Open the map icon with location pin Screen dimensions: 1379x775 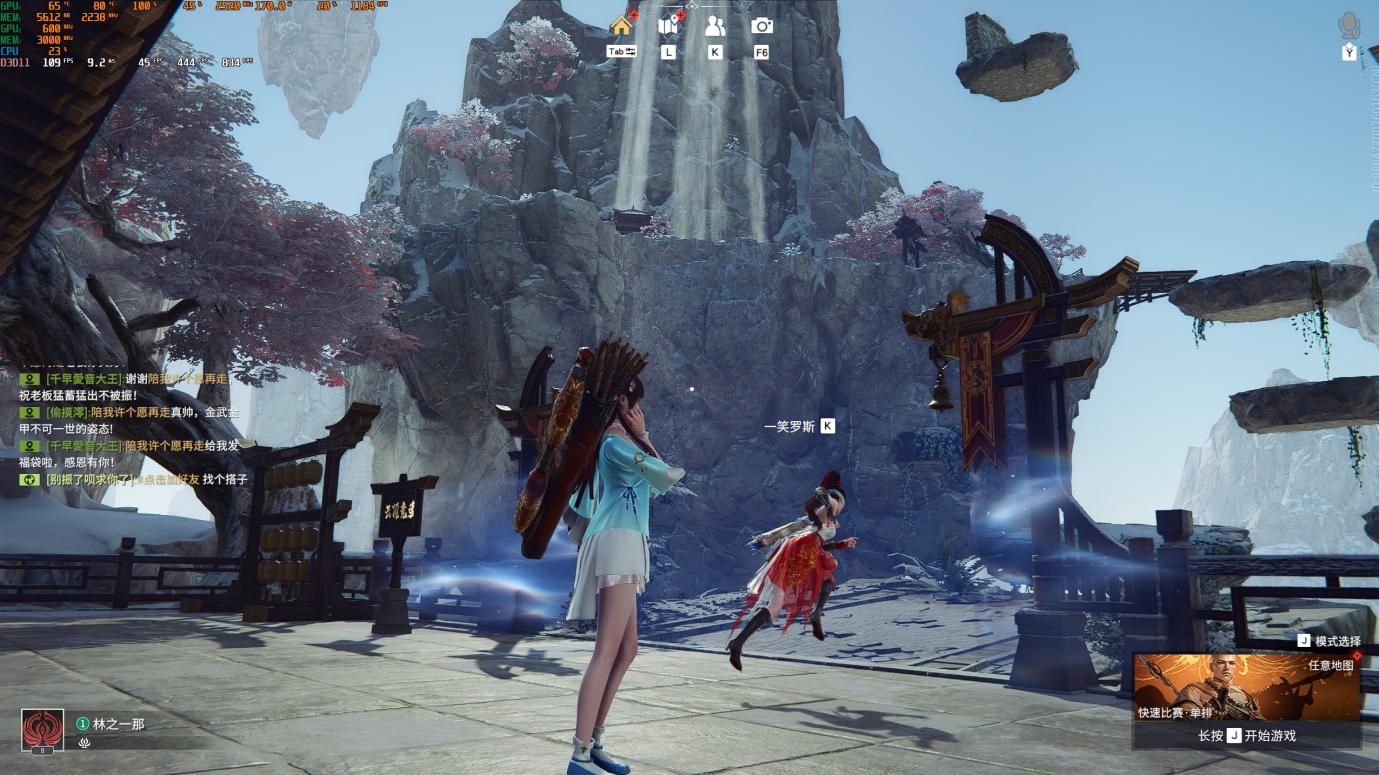point(668,26)
